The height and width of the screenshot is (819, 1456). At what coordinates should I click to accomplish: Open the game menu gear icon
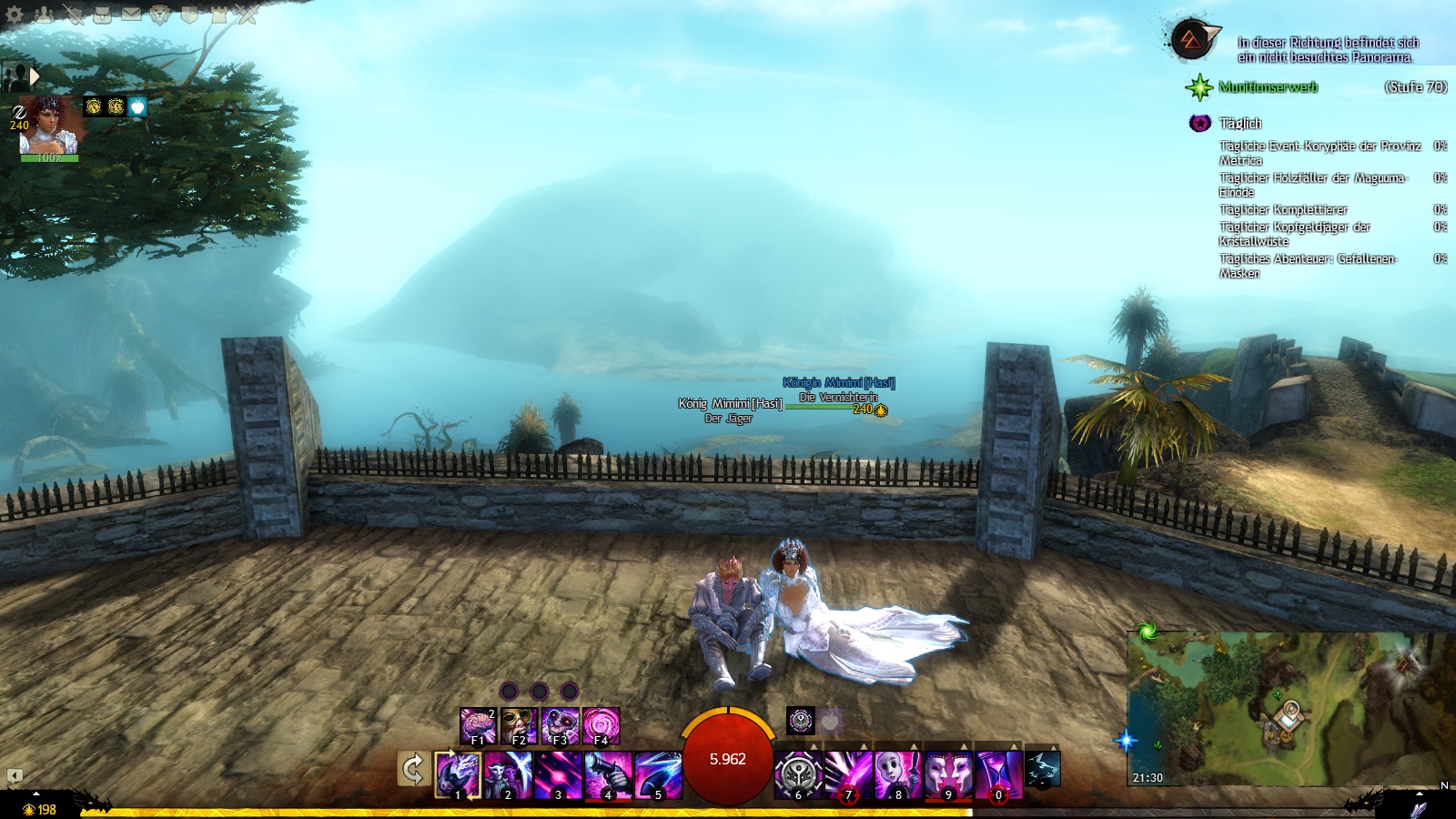pyautogui.click(x=15, y=14)
